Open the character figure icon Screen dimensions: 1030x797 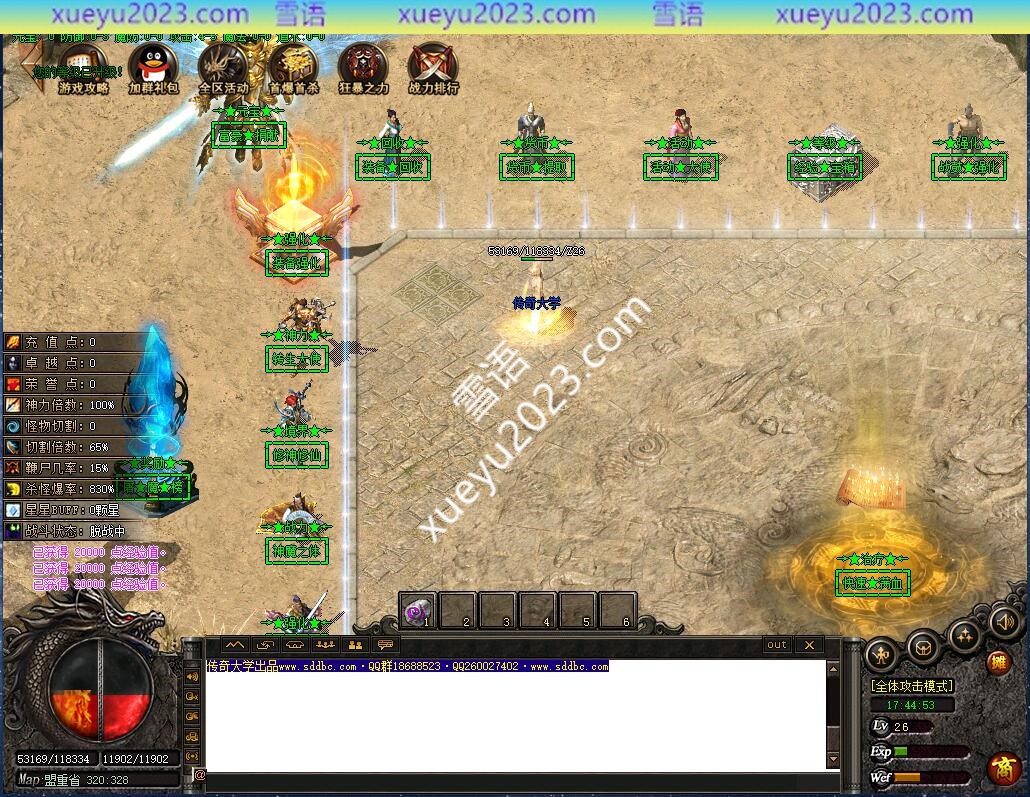point(881,653)
